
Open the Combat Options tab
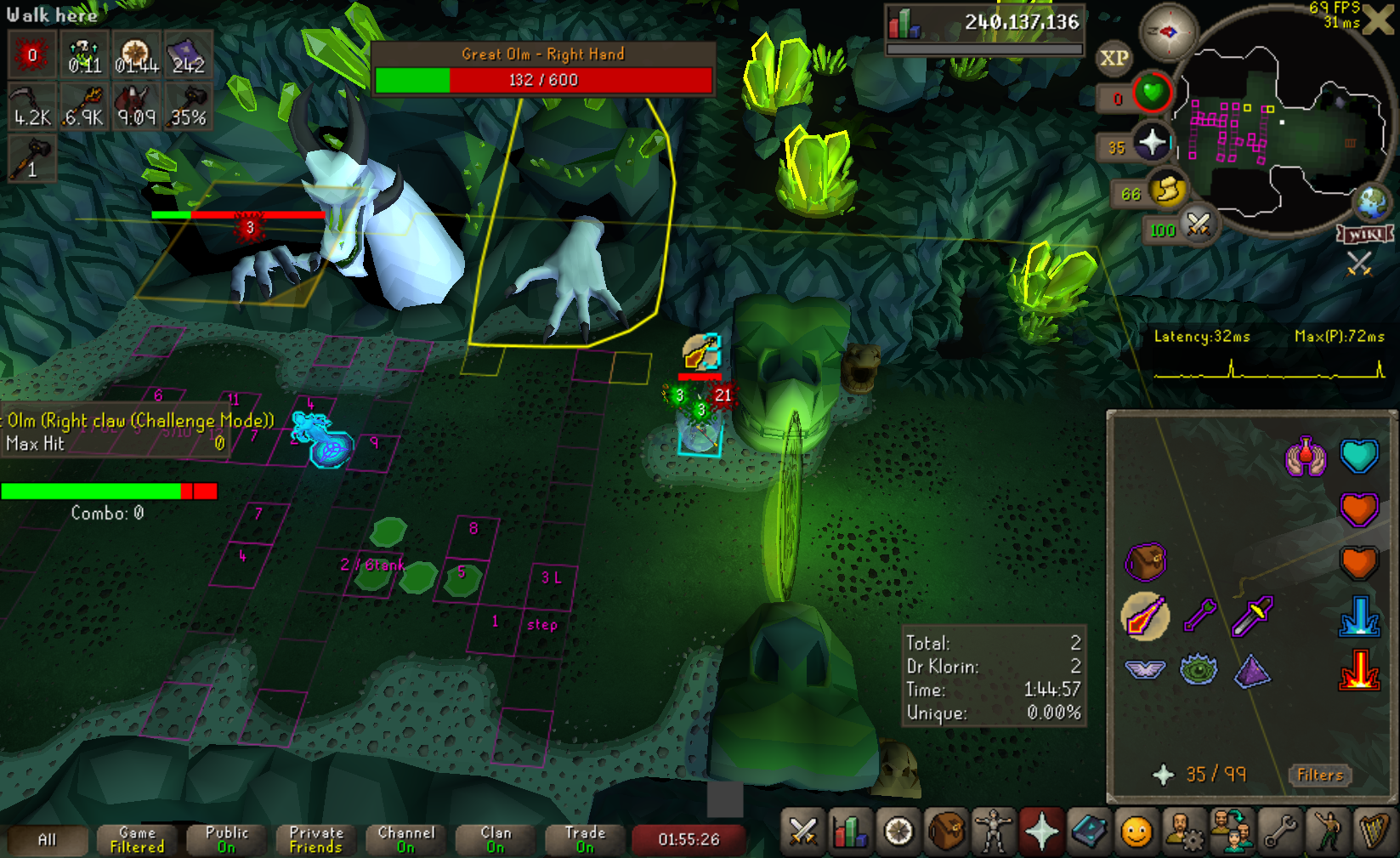pos(802,832)
